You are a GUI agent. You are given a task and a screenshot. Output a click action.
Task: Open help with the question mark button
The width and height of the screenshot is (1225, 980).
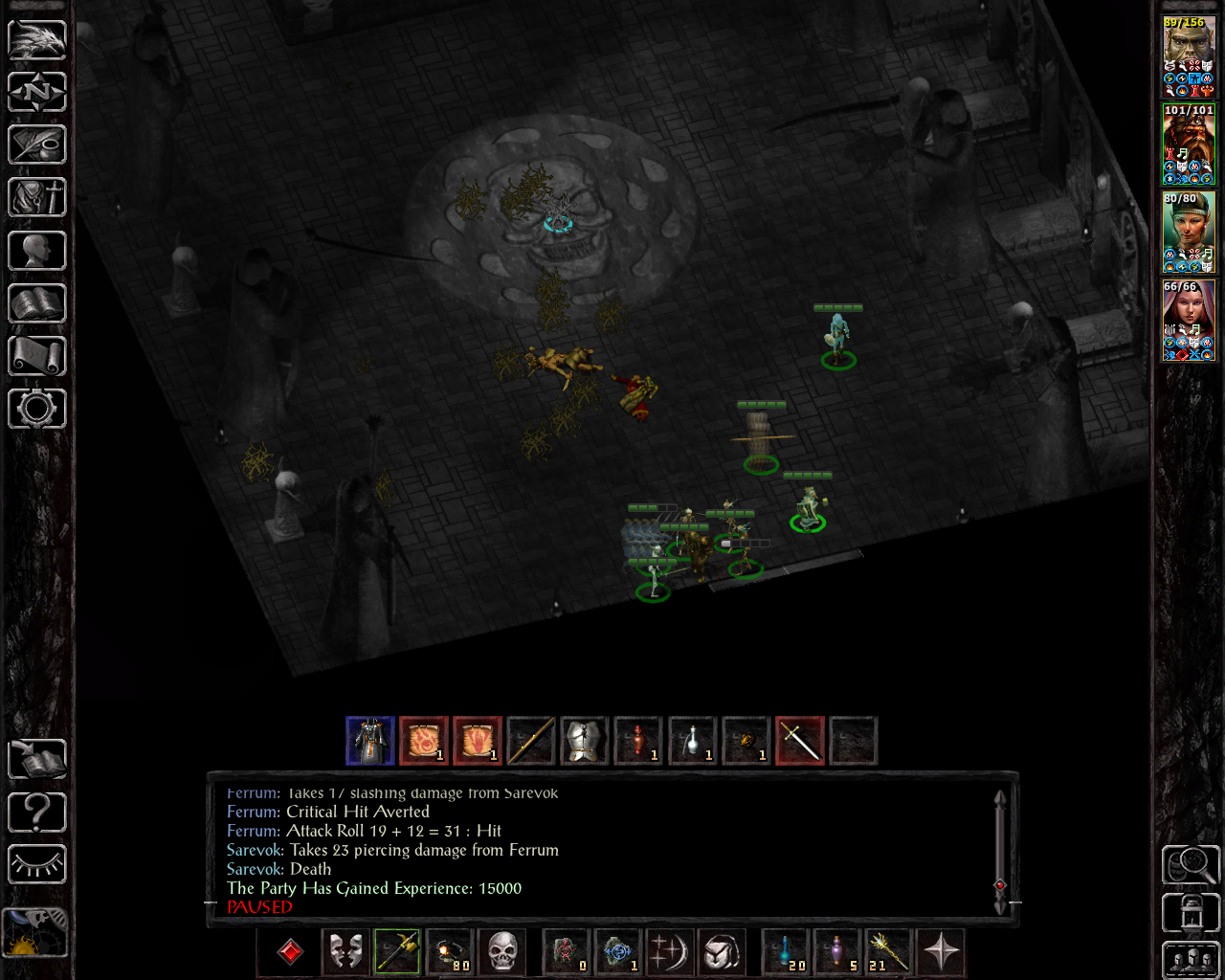click(x=36, y=812)
